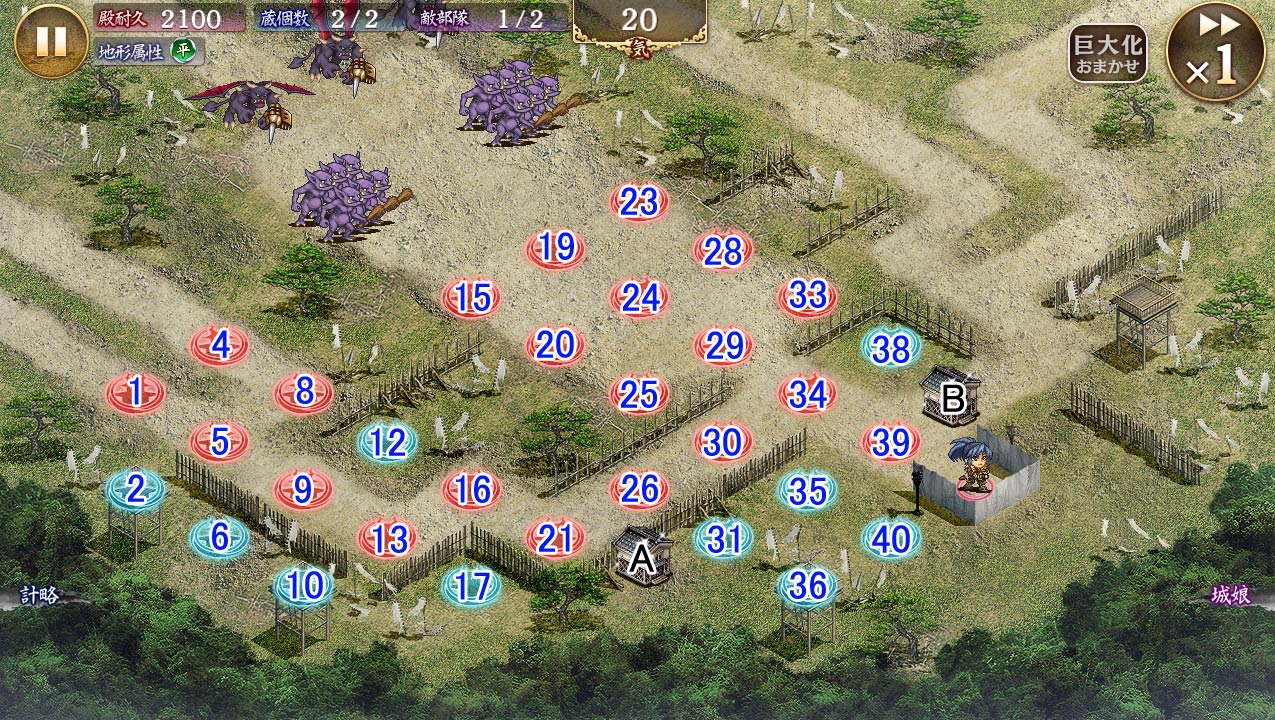Pick red deployment tile 39
The width and height of the screenshot is (1275, 720).
(891, 442)
